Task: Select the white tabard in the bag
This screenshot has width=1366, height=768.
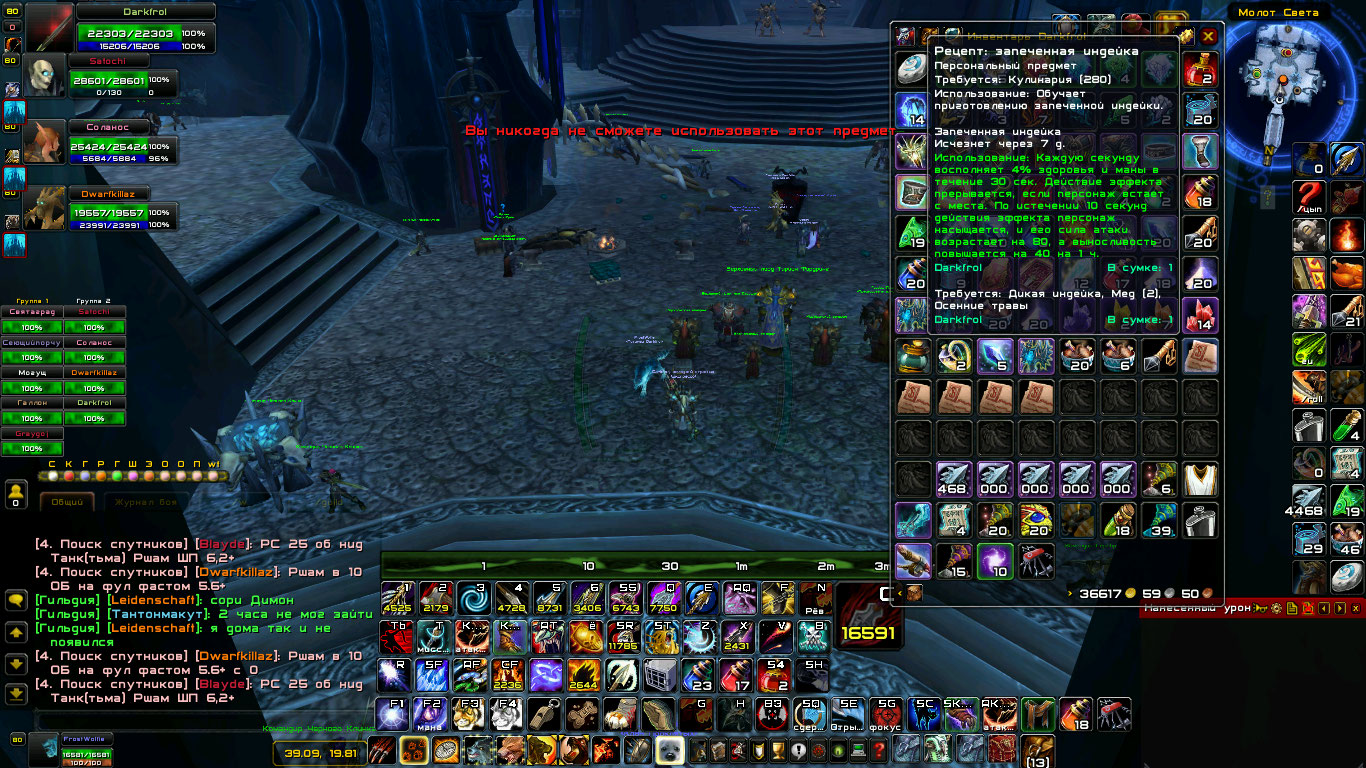Action: coord(1200,479)
